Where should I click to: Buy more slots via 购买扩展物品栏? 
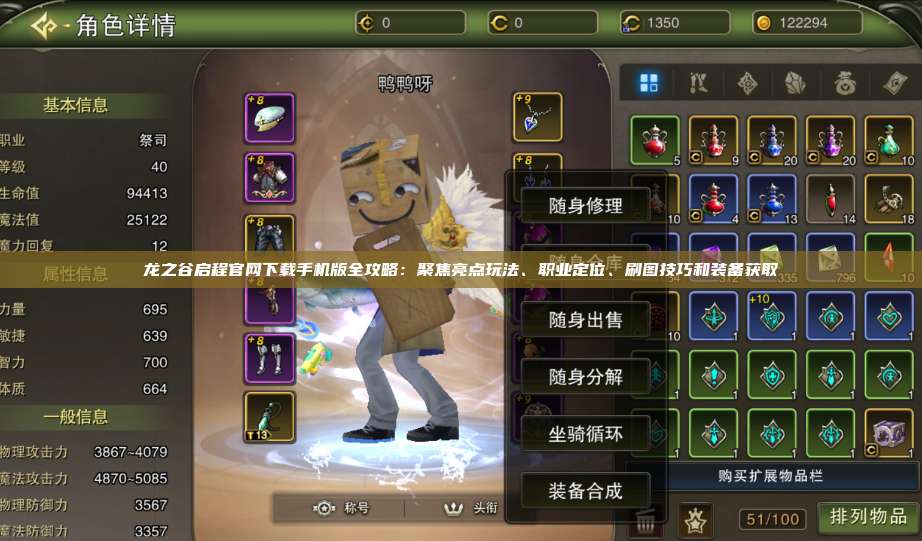point(770,475)
